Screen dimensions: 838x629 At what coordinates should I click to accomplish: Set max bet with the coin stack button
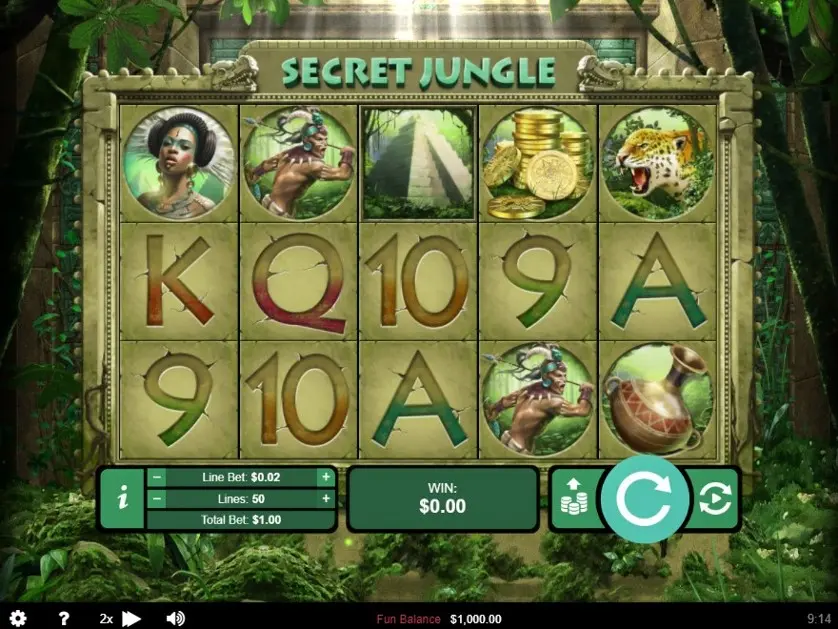click(x=574, y=498)
